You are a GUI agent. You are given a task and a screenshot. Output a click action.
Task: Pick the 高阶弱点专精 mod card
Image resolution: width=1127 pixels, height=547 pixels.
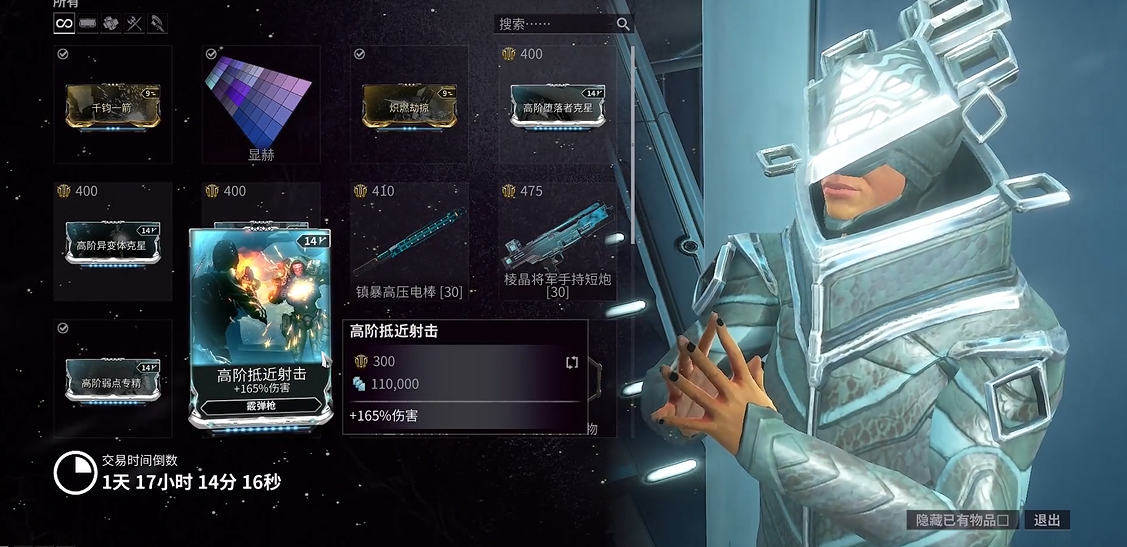point(112,380)
